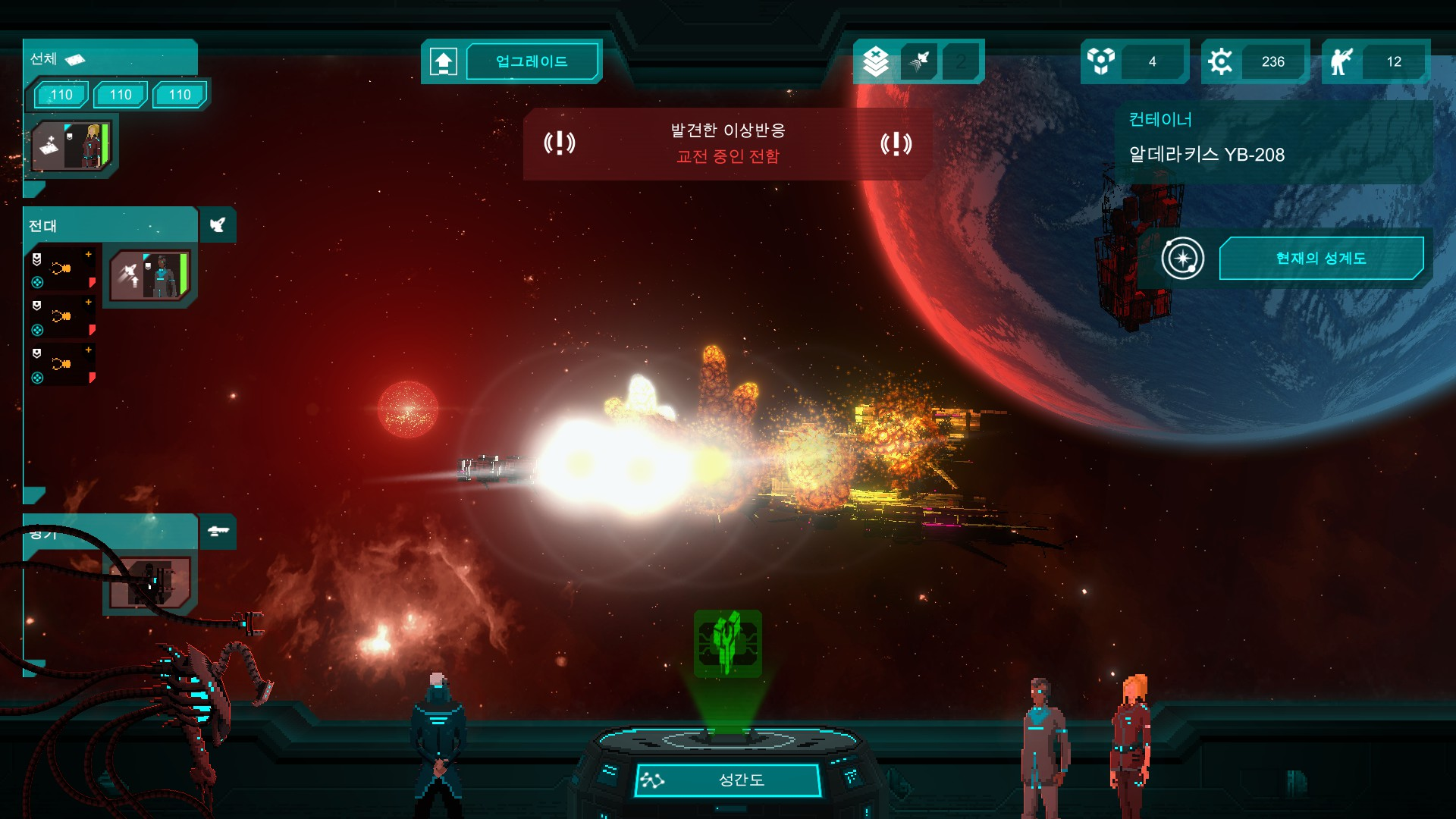Viewport: 1456px width, 819px height.
Task: Click the weapon gun panel icon
Action: (218, 531)
